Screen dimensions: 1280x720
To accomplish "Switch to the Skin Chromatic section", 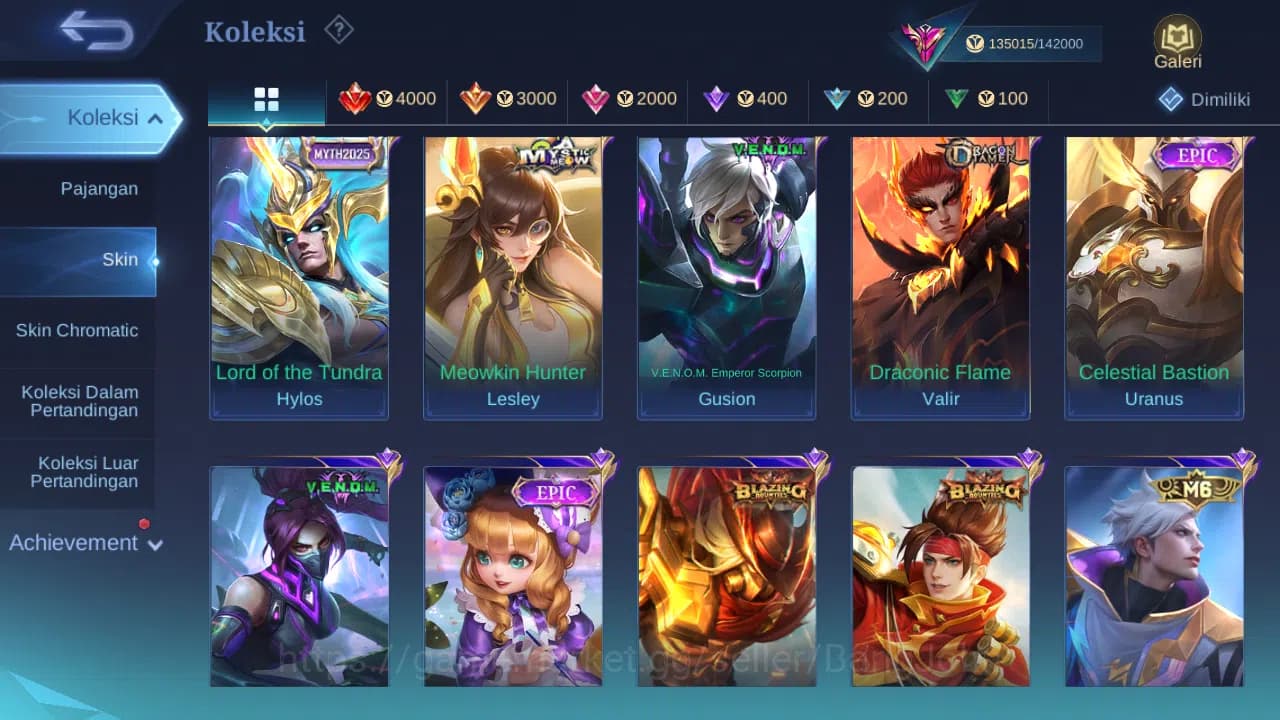I will 77,330.
